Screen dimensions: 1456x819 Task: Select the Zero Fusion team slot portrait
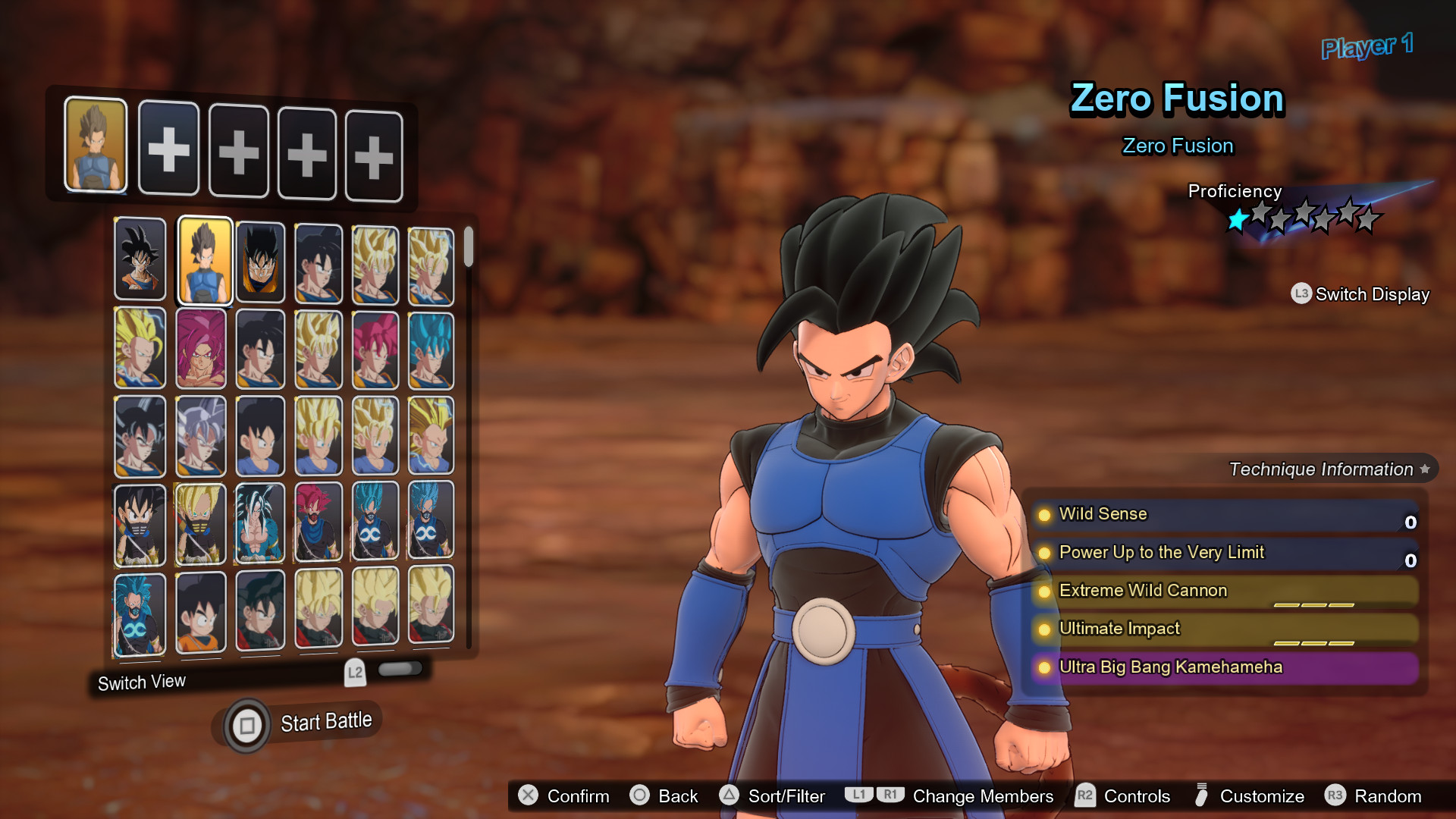pyautogui.click(x=96, y=144)
